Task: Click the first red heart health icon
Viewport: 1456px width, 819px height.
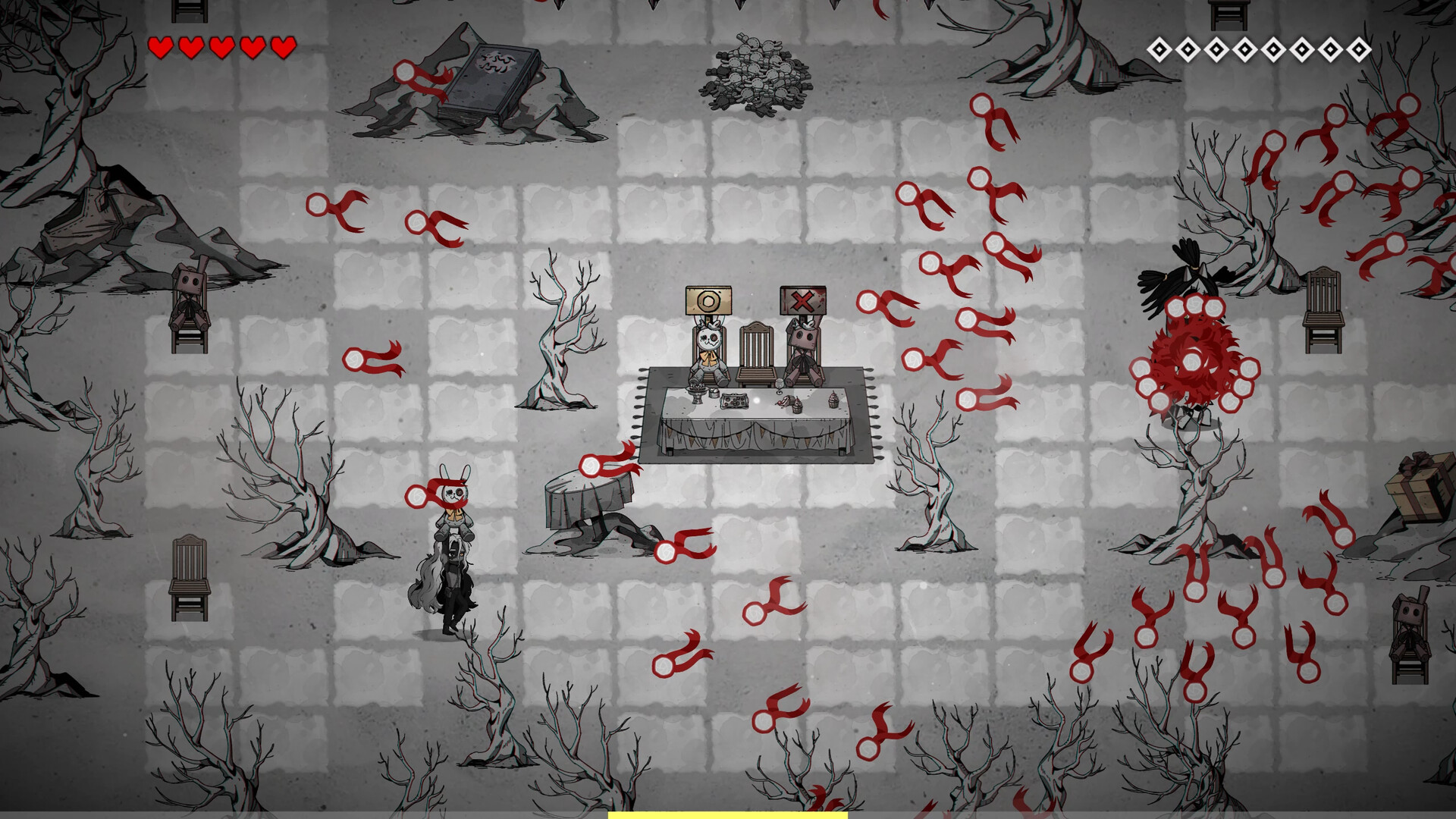Action: pyautogui.click(x=160, y=47)
